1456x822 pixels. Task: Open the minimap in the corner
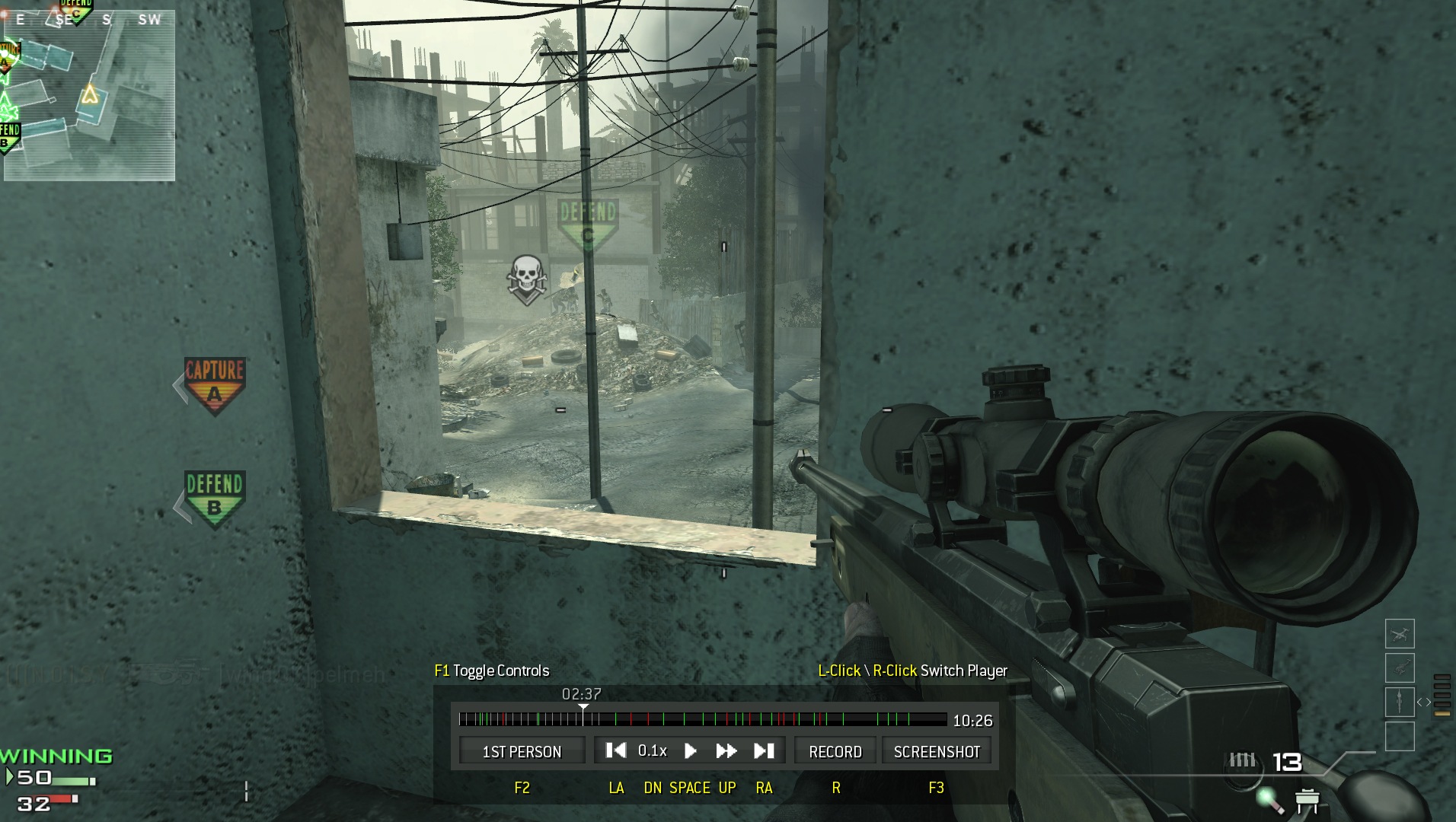point(88,94)
